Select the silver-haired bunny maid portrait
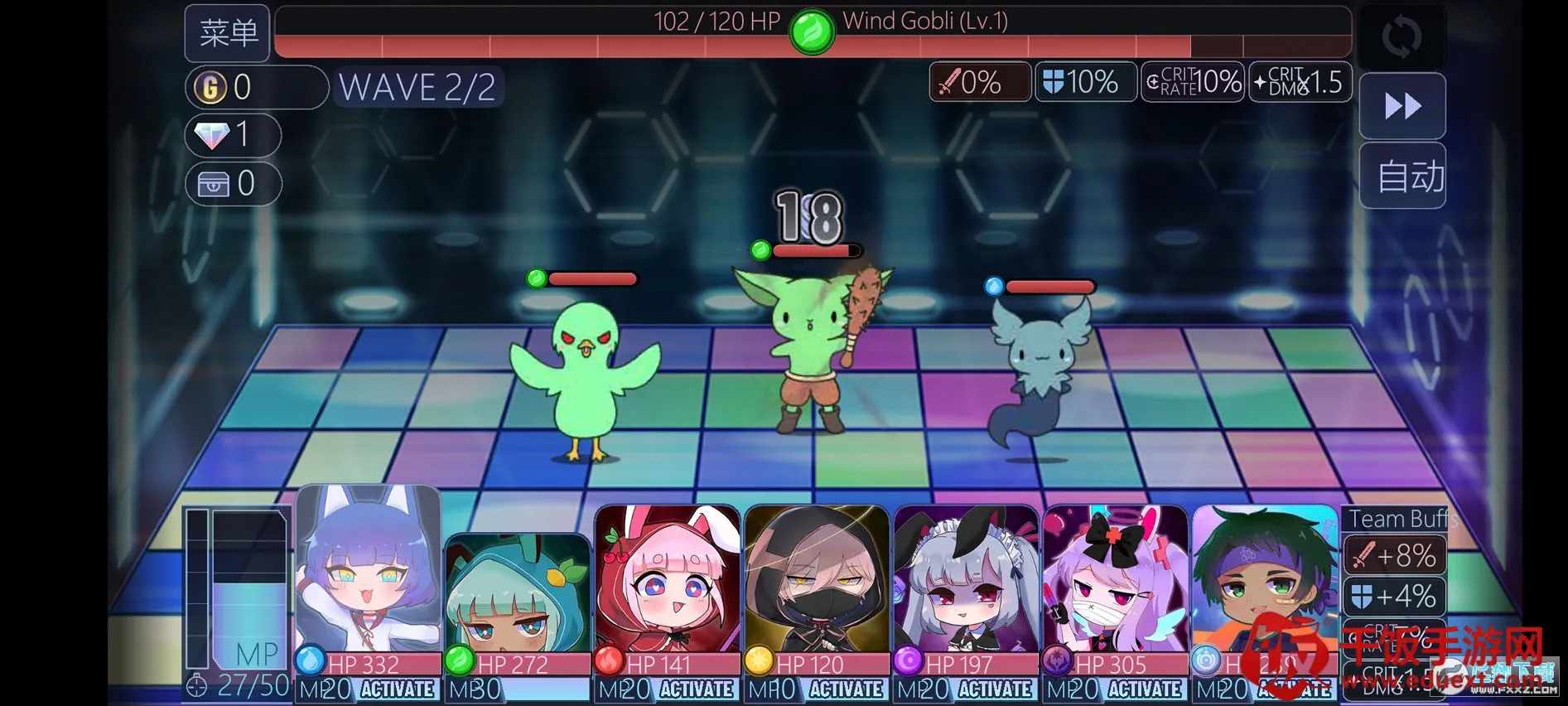Screen dimensions: 1568x706 click(965, 580)
